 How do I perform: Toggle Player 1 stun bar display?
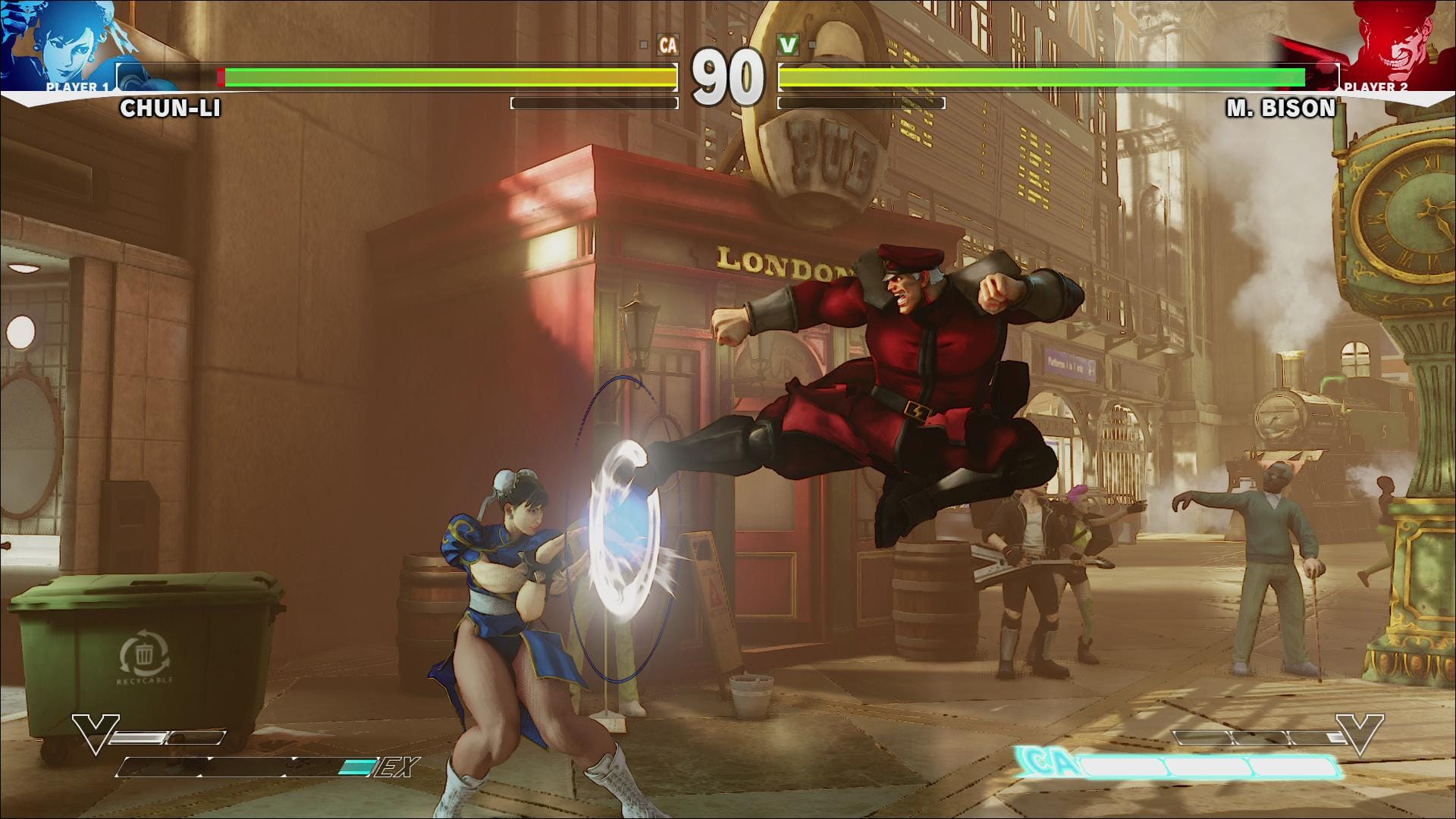[x=595, y=102]
